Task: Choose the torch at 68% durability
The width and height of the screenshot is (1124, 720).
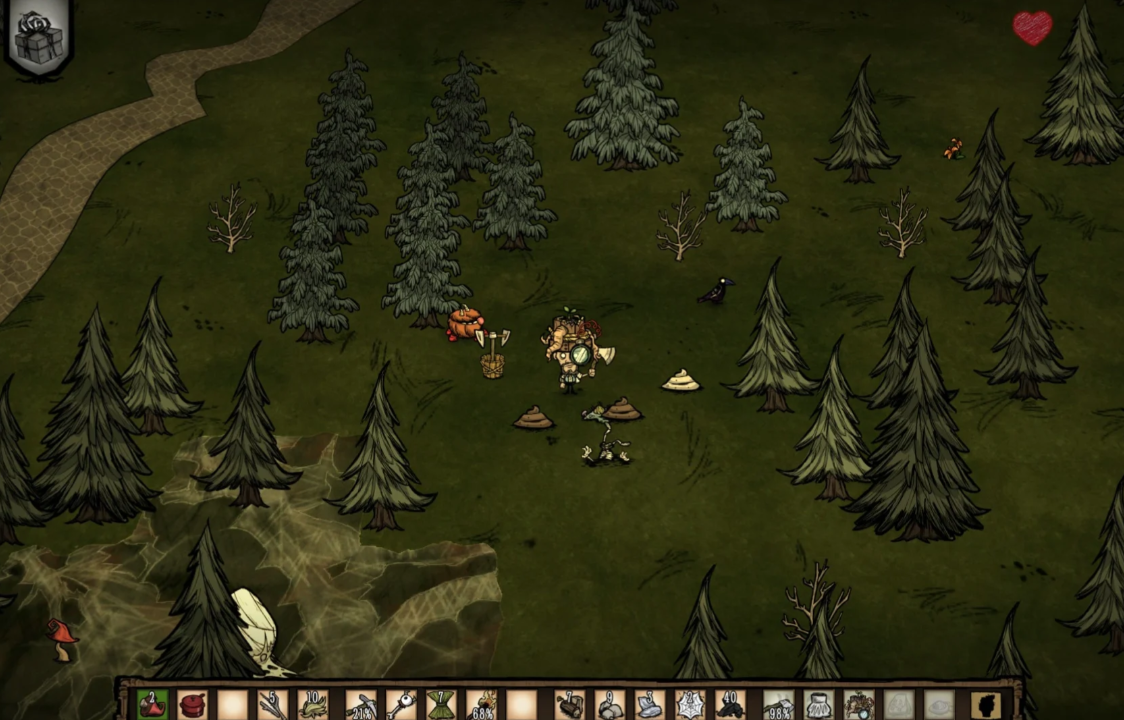Action: point(482,705)
